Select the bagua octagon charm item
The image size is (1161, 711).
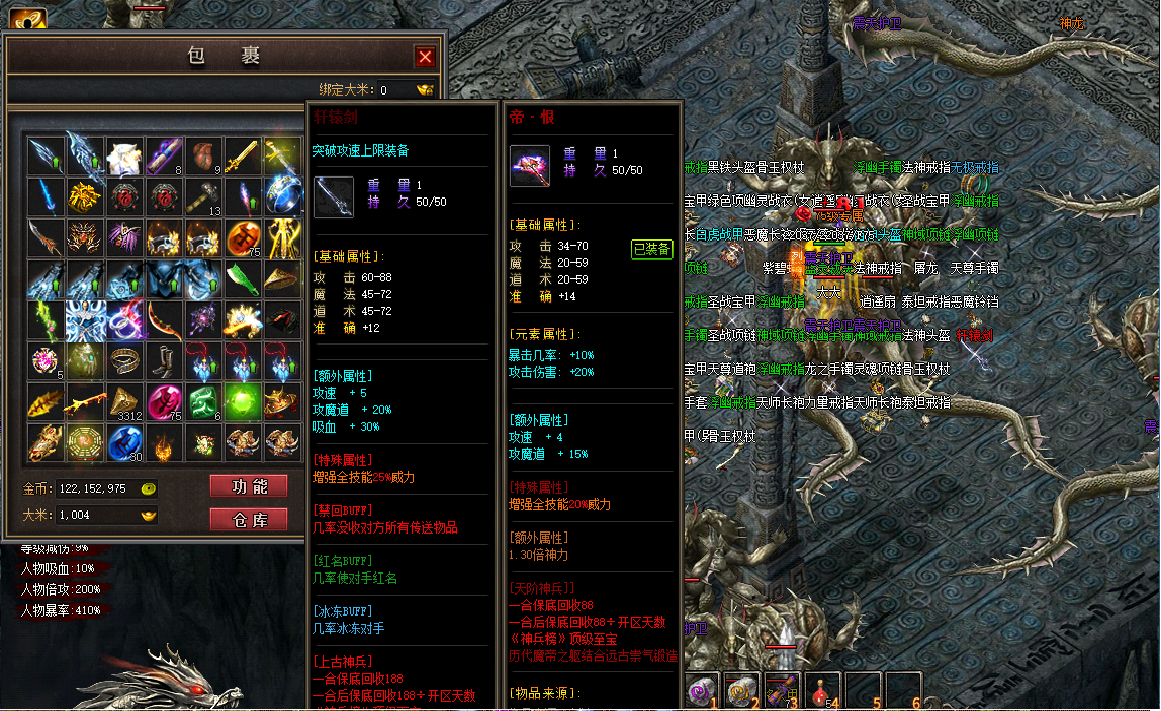pyautogui.click(x=85, y=442)
